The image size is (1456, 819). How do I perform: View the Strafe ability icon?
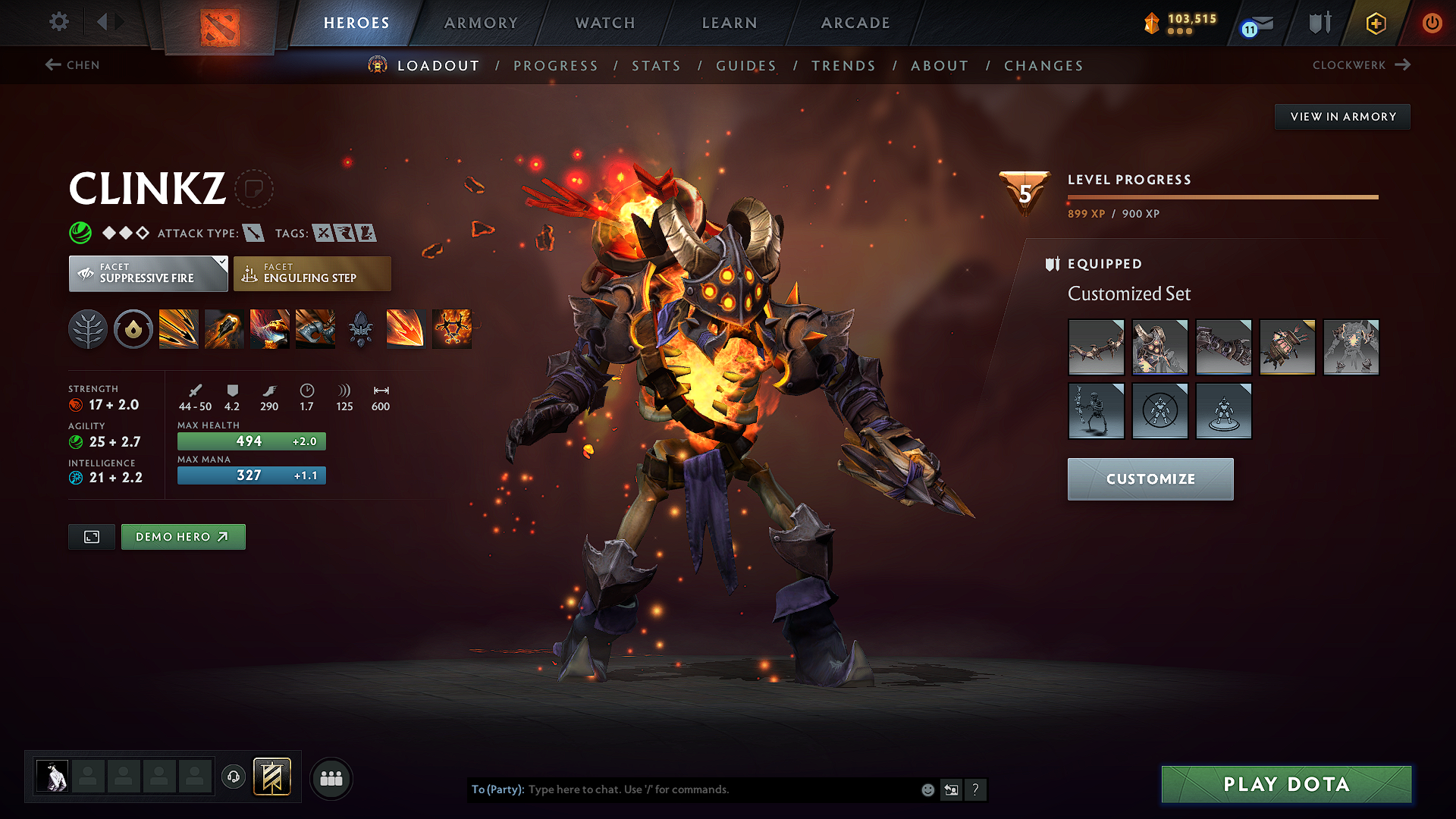[179, 328]
